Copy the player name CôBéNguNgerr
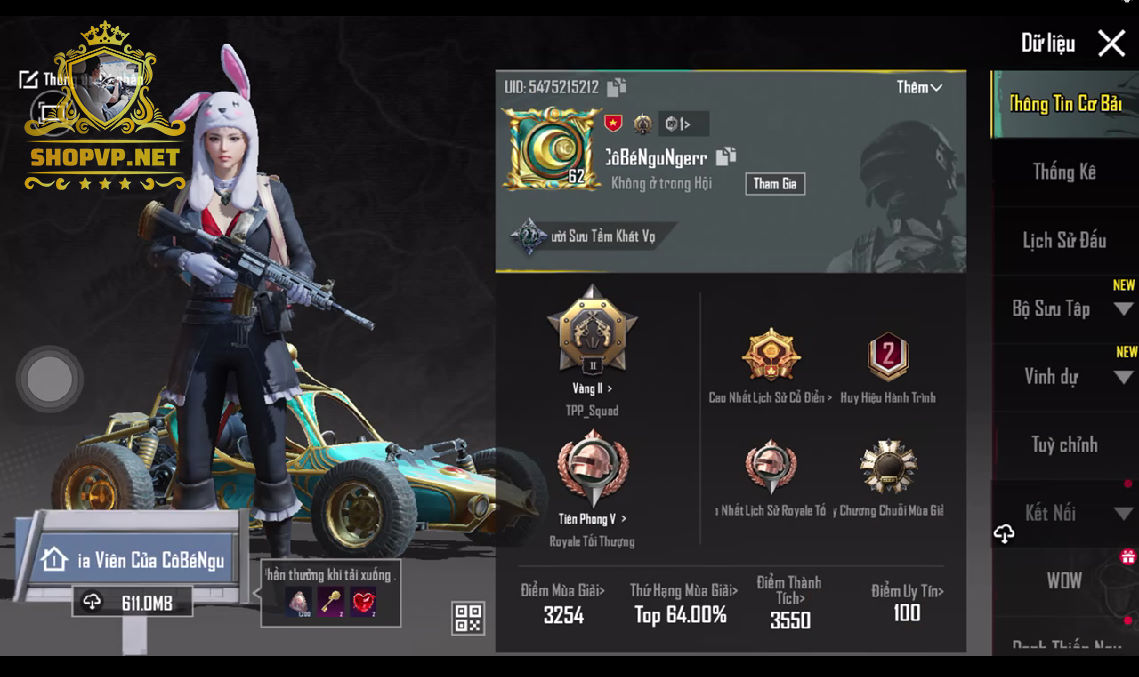 [x=726, y=156]
